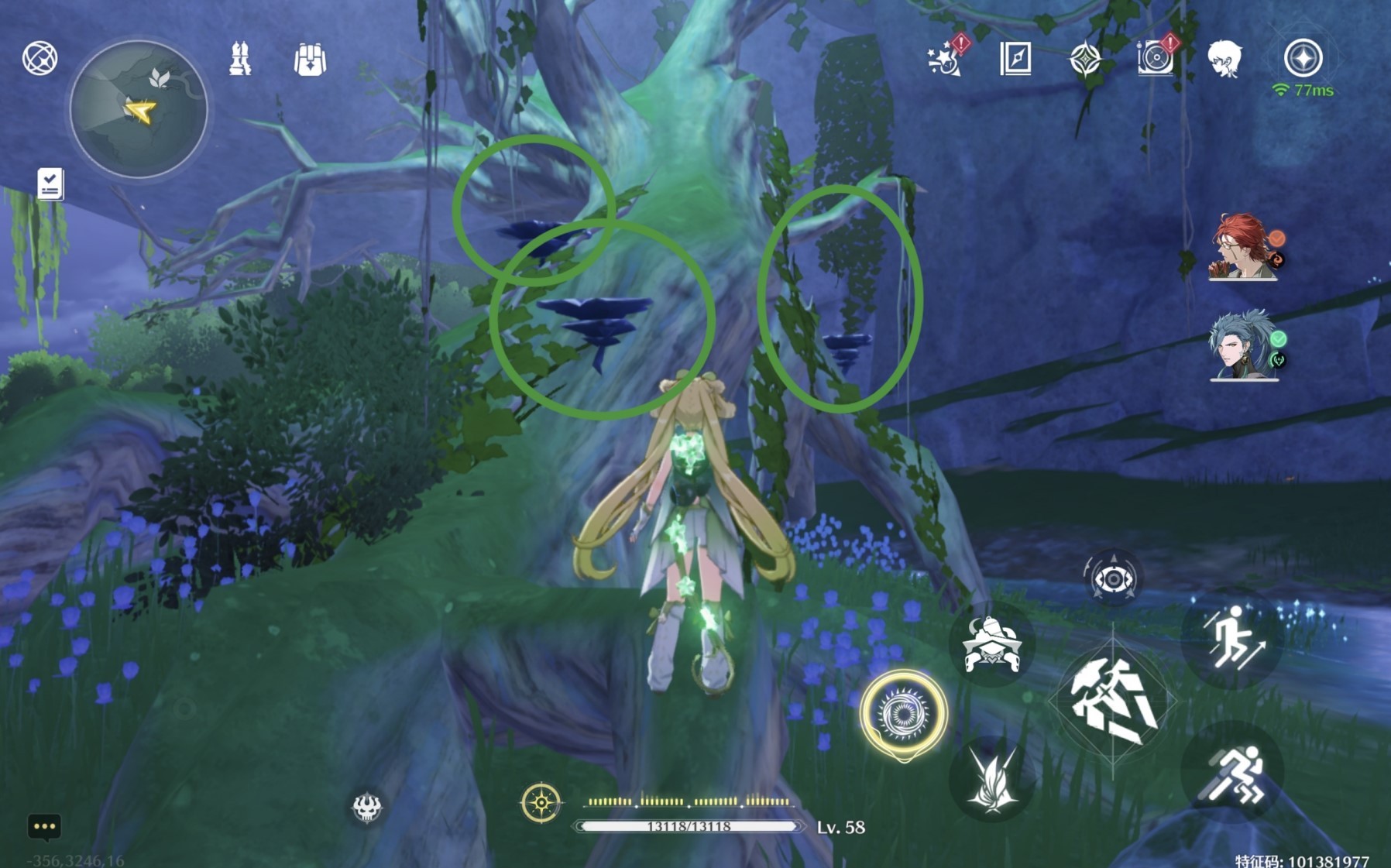Open the star circle main menu icon
Image resolution: width=1391 pixels, height=868 pixels.
pos(1303,59)
